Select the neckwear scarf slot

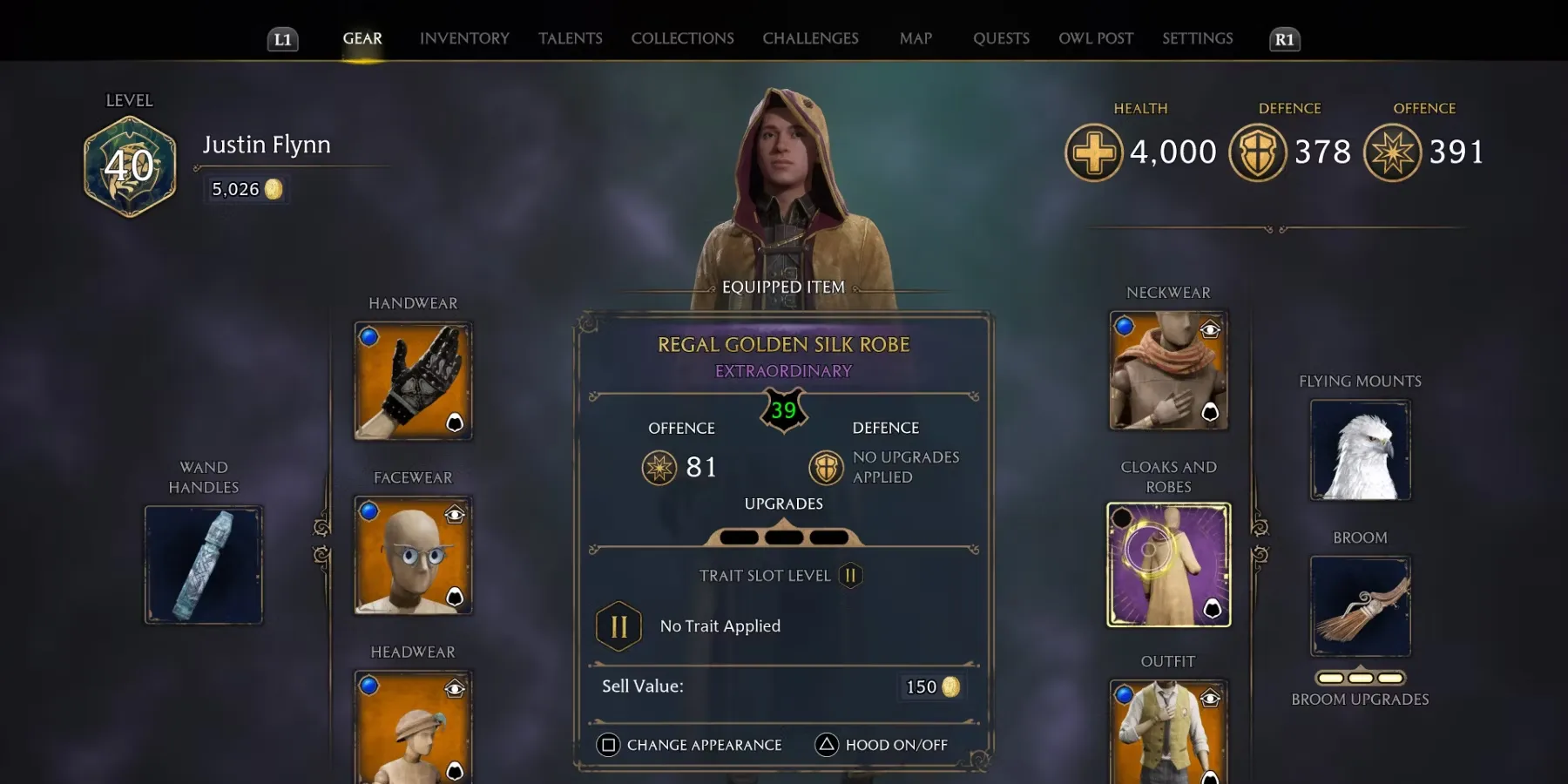[1168, 370]
